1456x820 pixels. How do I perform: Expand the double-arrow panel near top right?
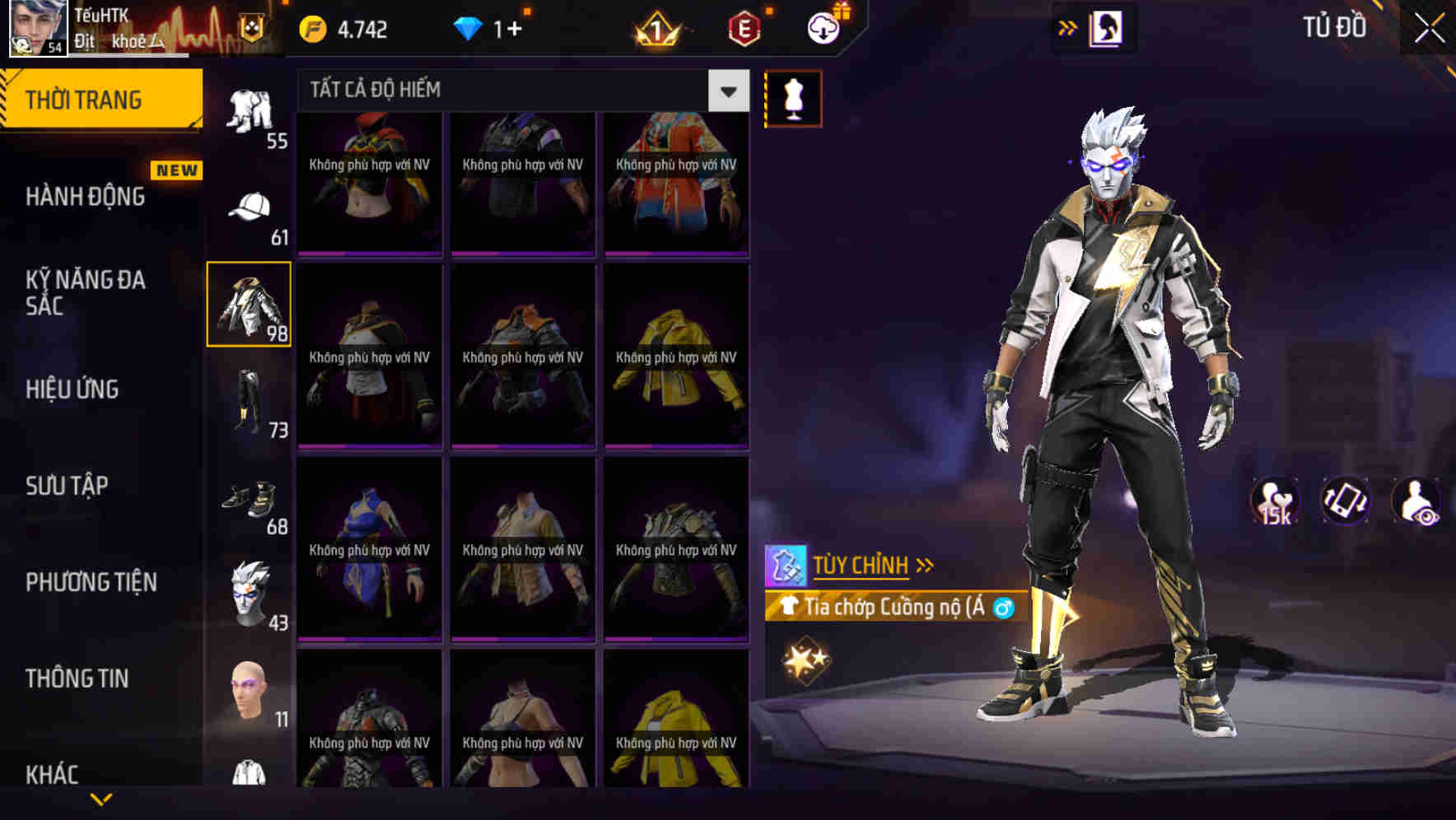coord(1068,26)
